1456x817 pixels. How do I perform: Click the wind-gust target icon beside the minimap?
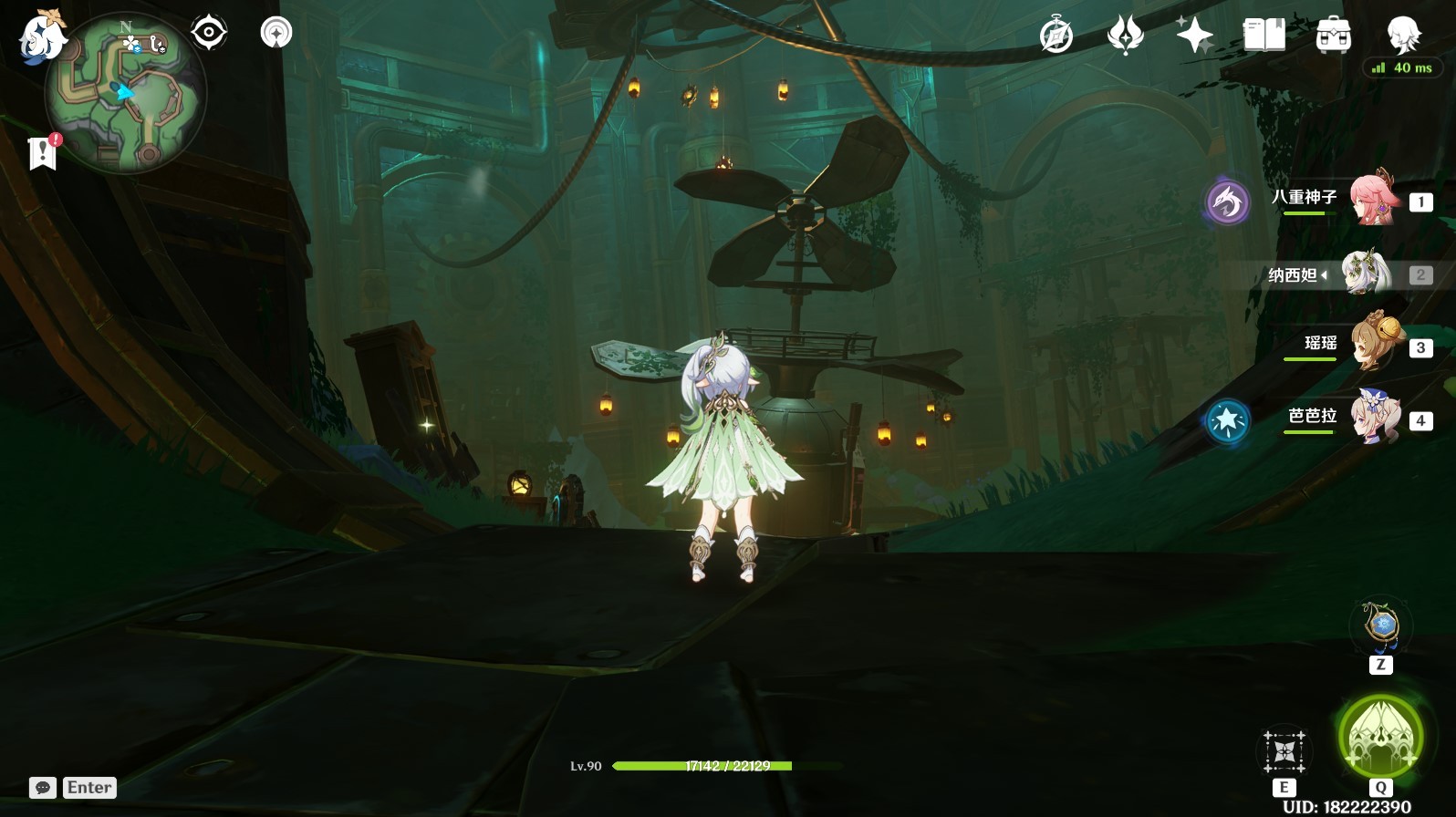(x=276, y=33)
